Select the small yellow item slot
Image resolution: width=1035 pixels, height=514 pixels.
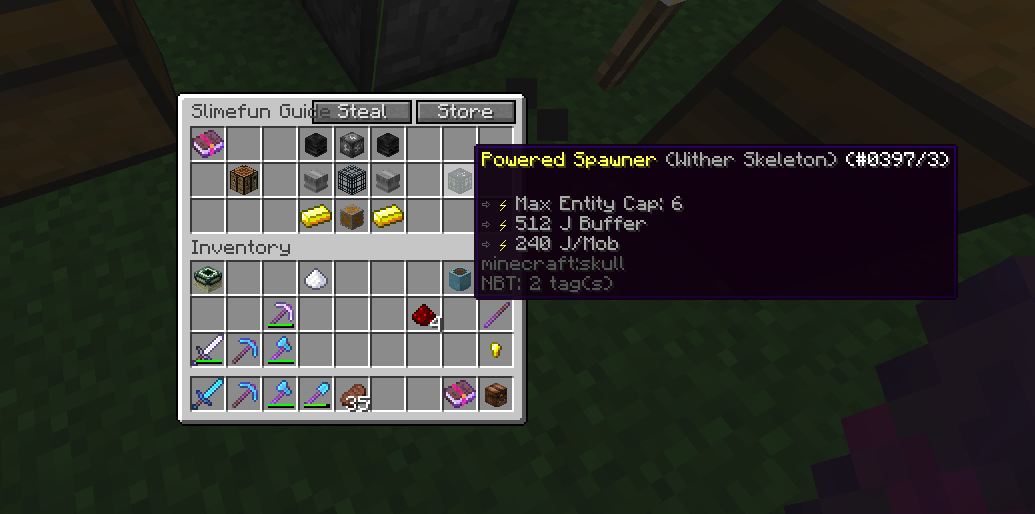(x=496, y=350)
